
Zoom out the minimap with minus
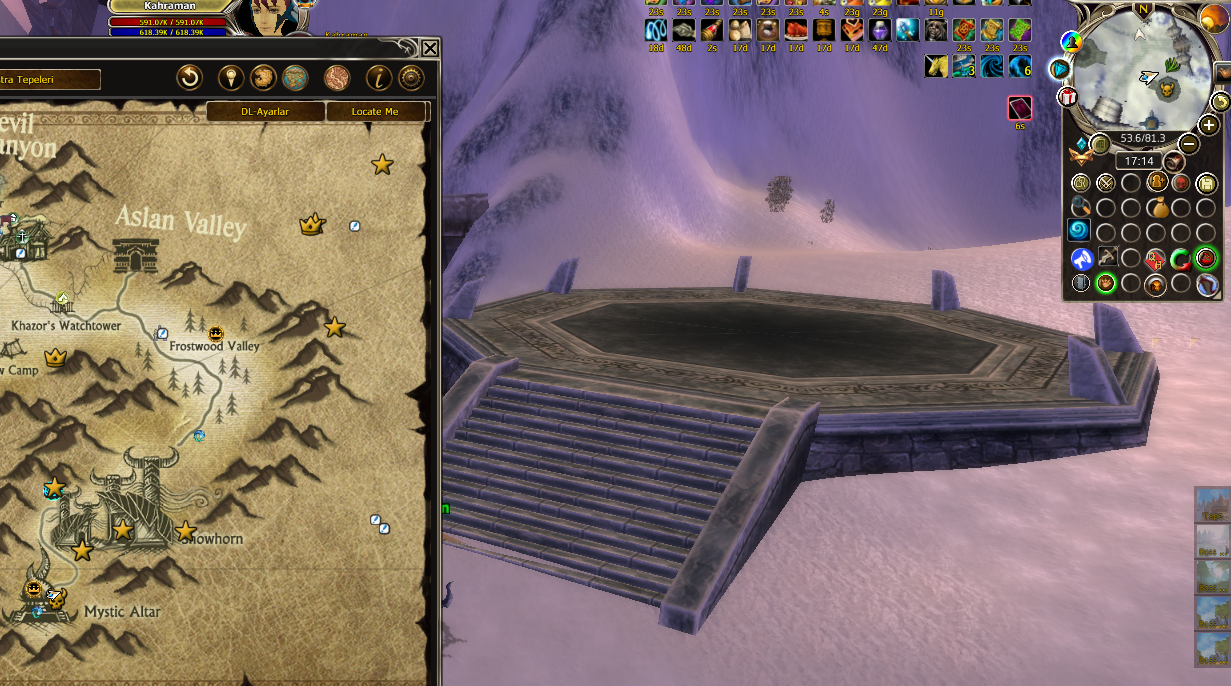point(1189,143)
